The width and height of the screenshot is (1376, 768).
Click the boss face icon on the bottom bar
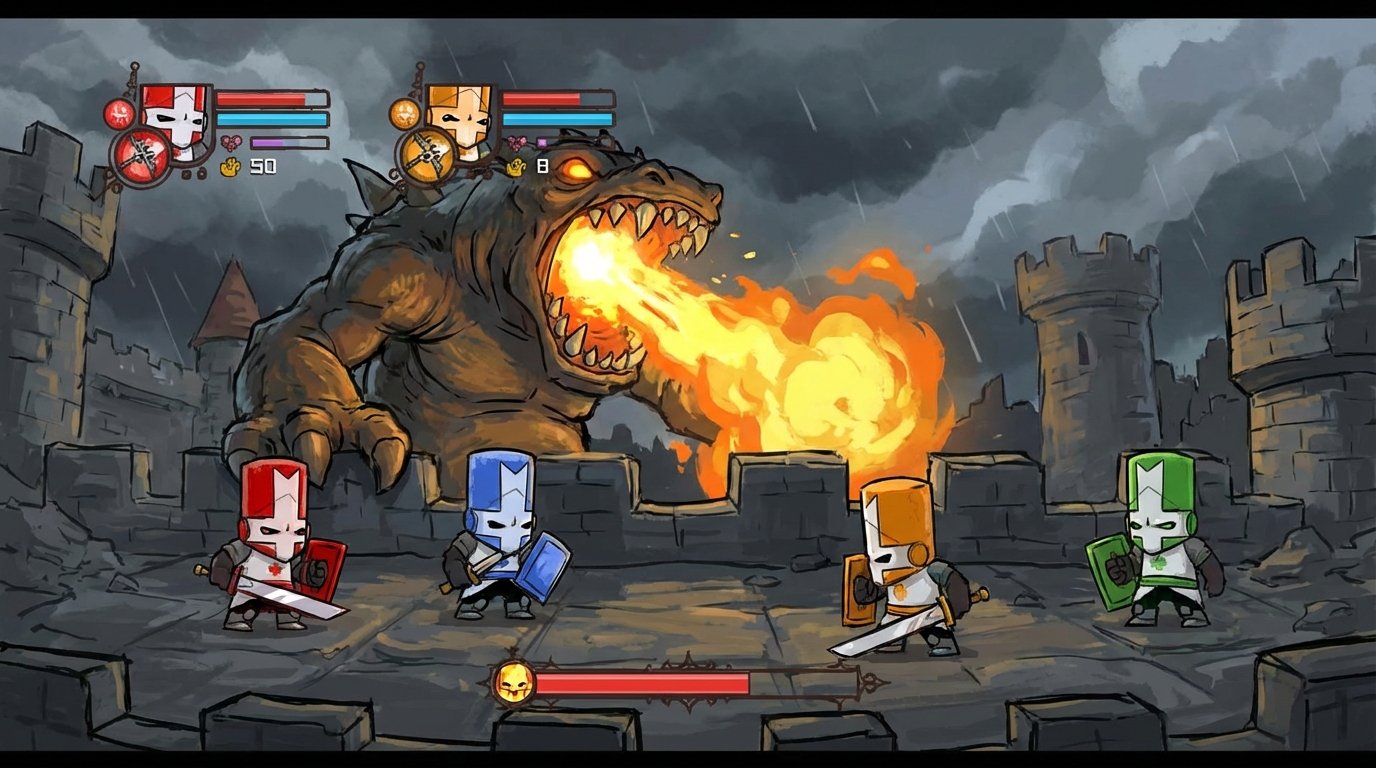click(516, 681)
